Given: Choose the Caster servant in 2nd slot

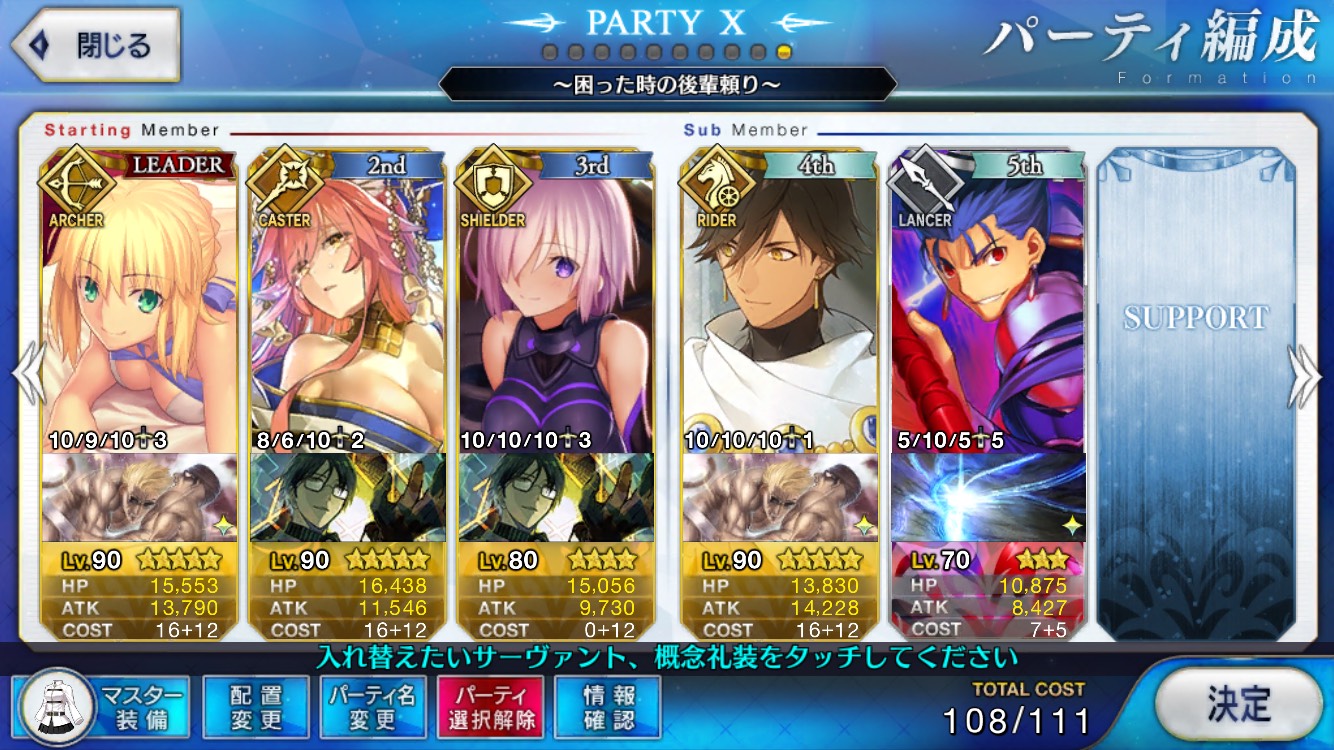Looking at the screenshot, I should (x=347, y=310).
